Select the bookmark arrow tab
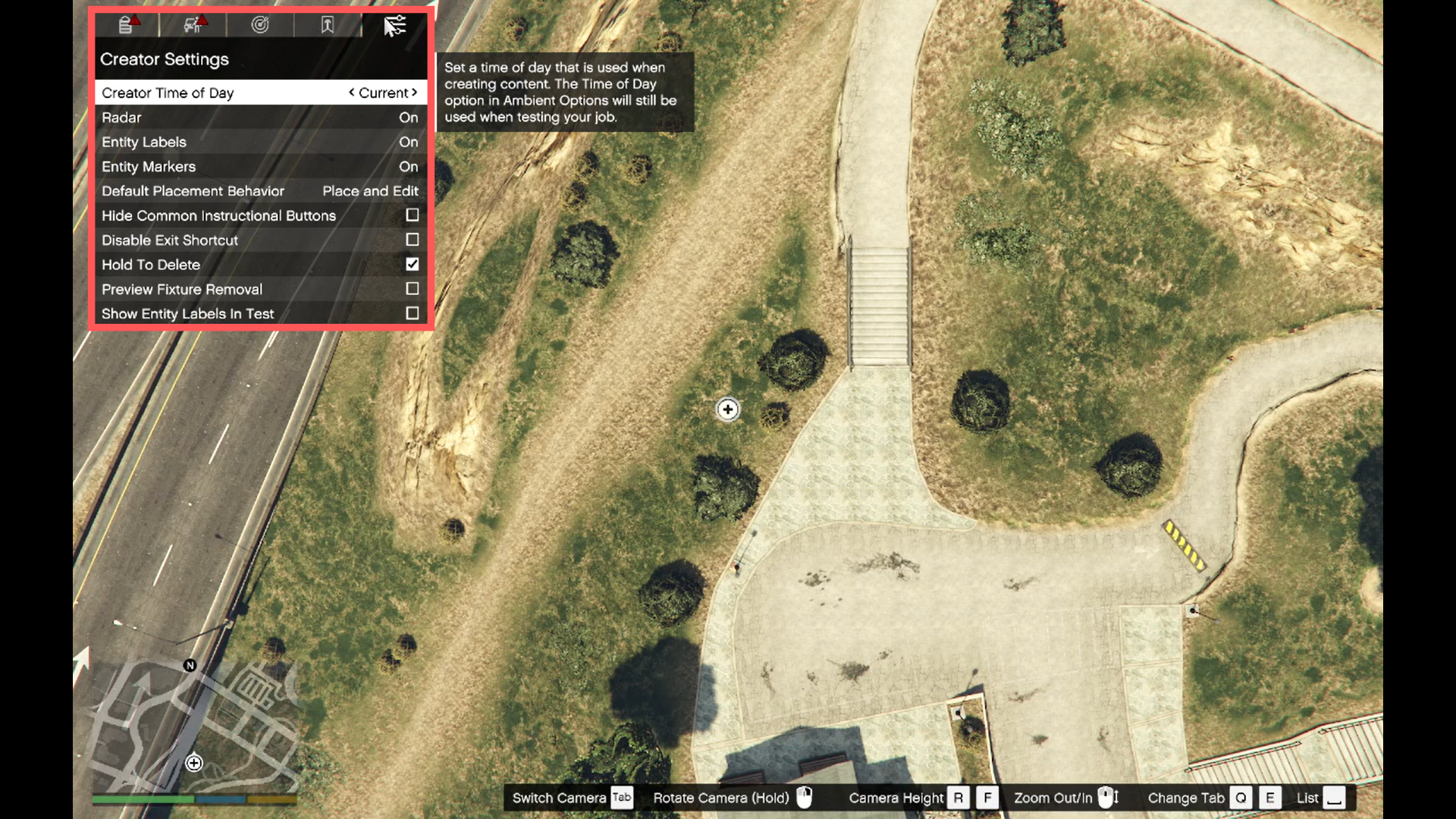 coord(327,25)
